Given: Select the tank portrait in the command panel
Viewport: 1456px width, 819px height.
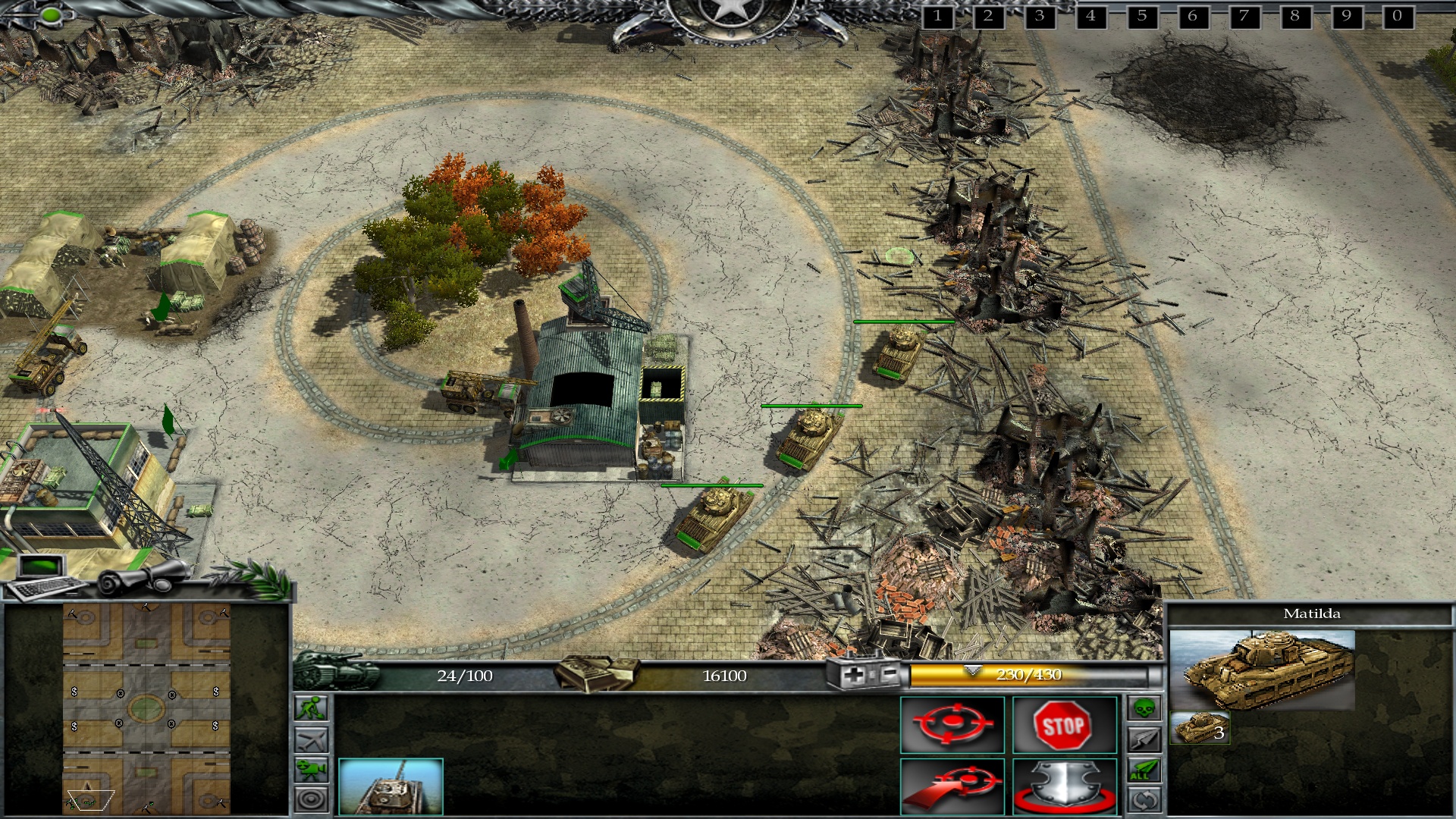Looking at the screenshot, I should (391, 786).
